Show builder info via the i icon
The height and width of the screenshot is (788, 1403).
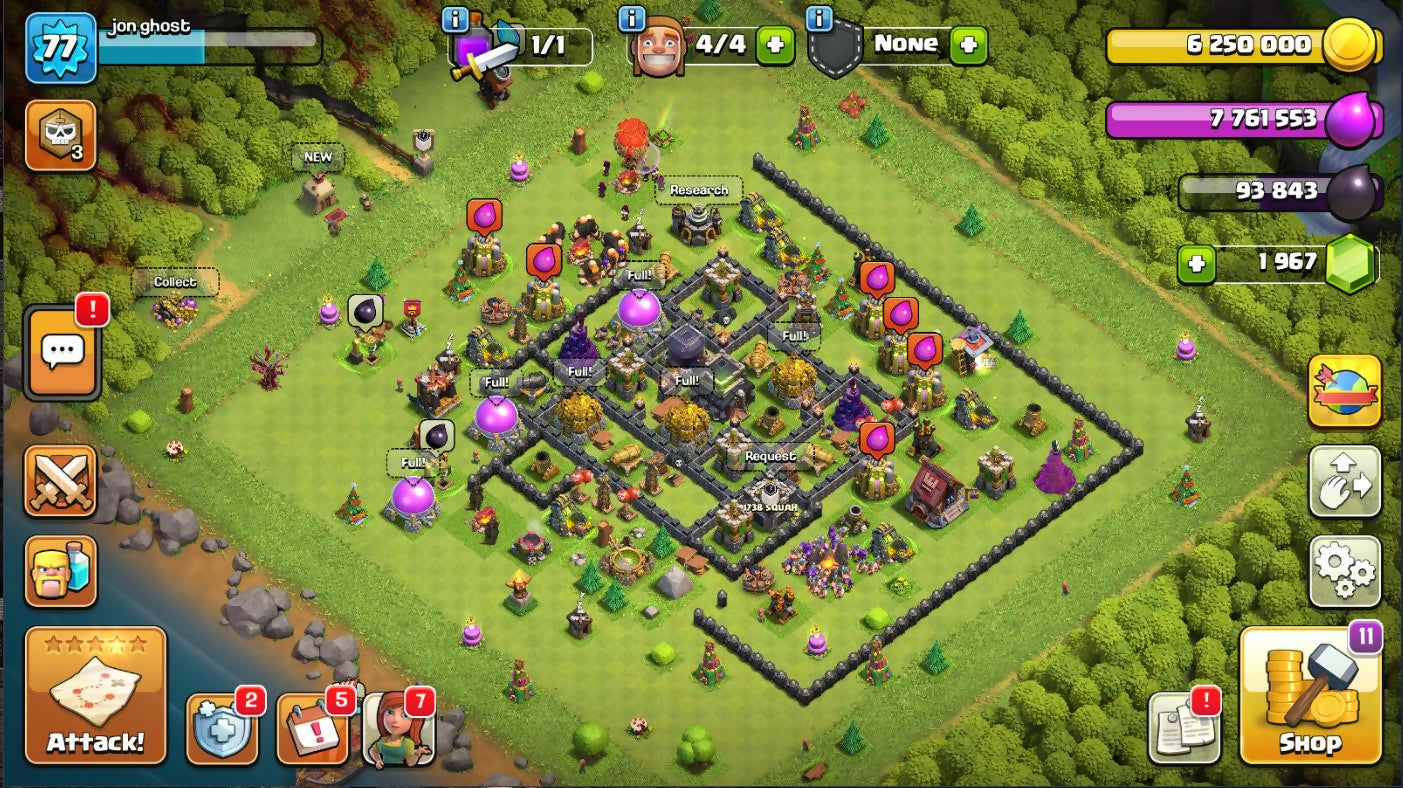(631, 18)
